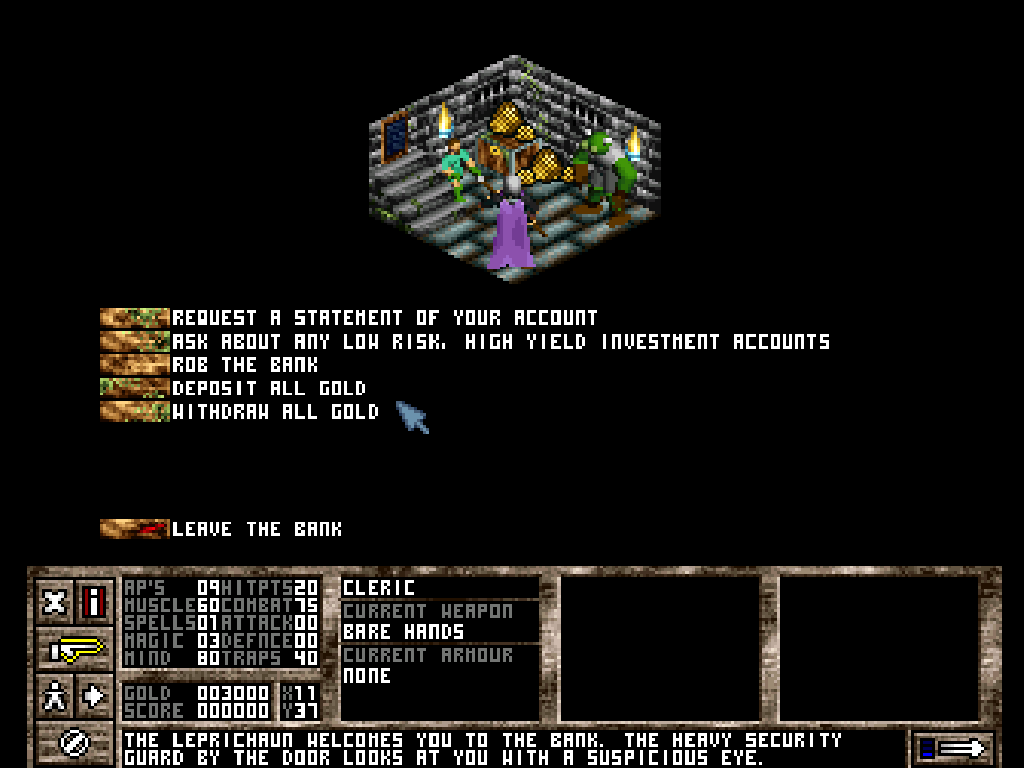Request a statement of your account
This screenshot has width=1024, height=768.
(384, 318)
